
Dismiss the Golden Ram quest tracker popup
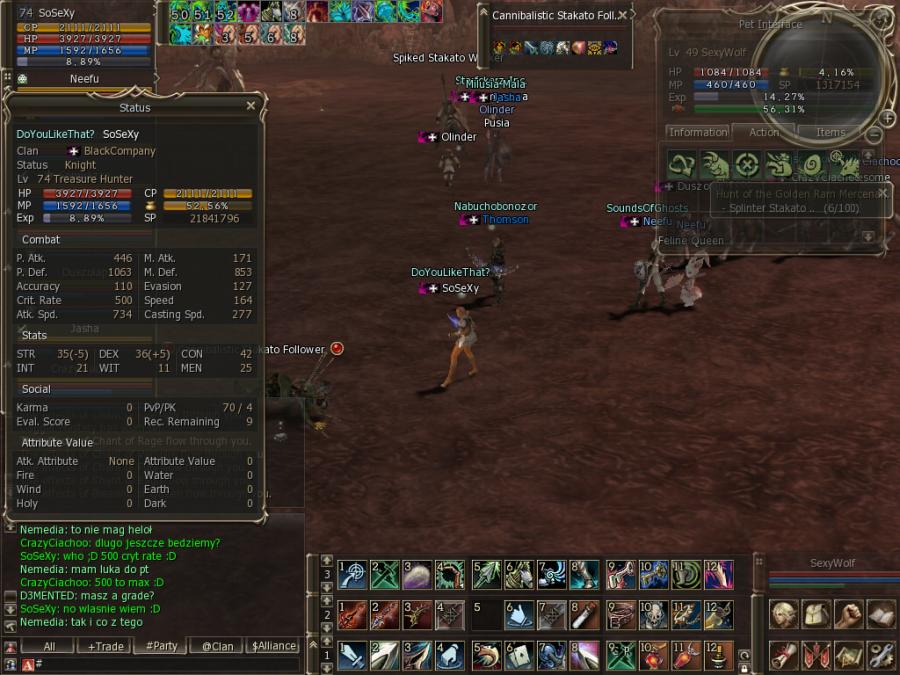click(882, 193)
